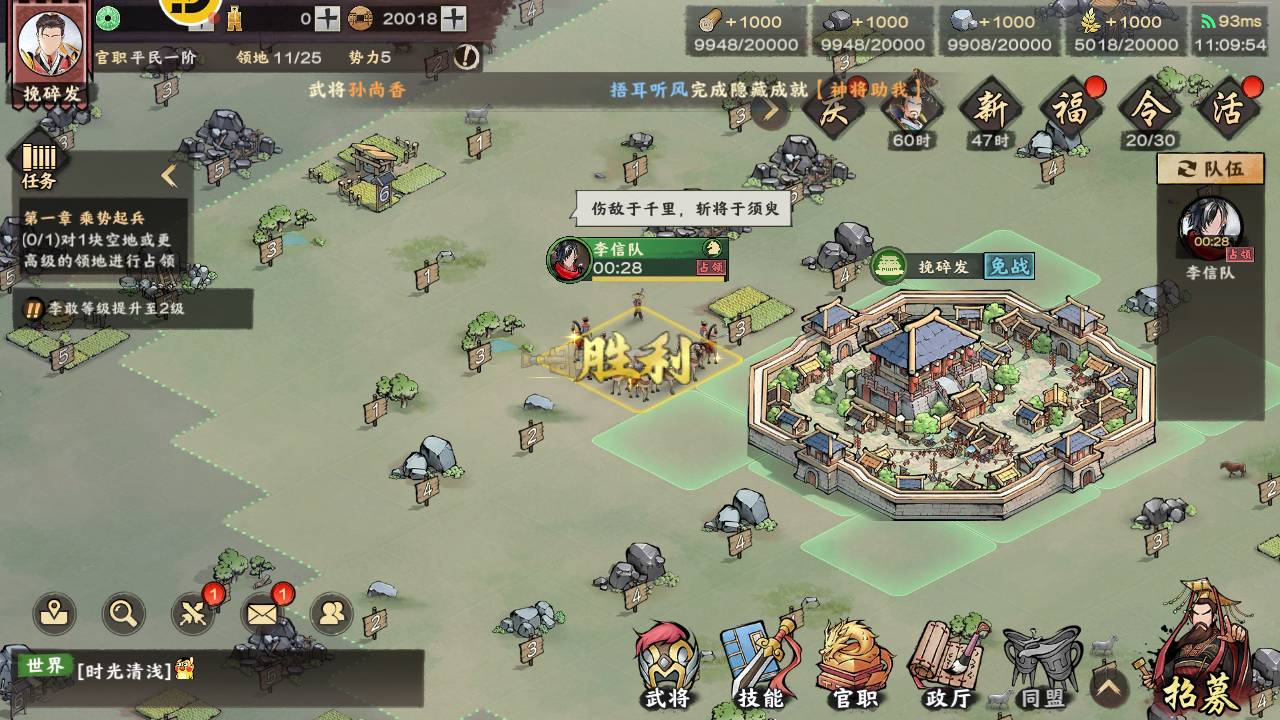Open the 世界 world chat box
This screenshot has width=1280, height=720.
tap(220, 669)
